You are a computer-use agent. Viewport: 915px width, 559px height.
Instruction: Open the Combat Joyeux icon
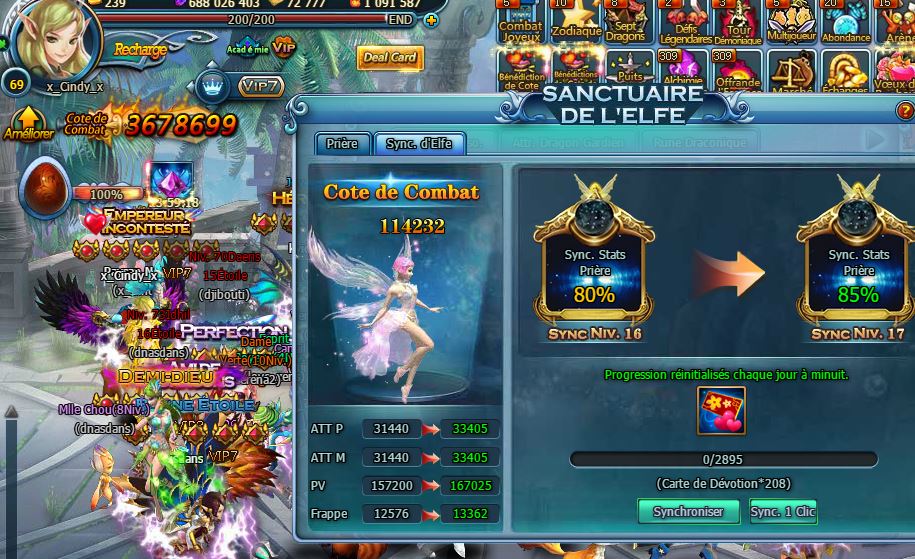pos(520,20)
